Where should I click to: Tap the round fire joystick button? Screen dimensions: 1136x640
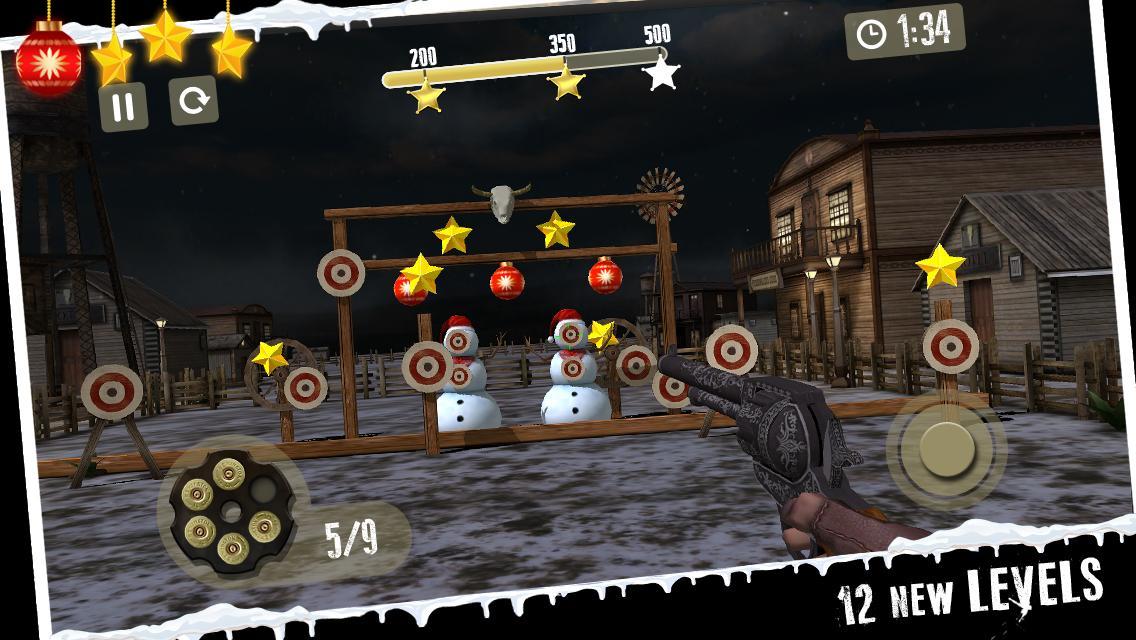click(945, 448)
